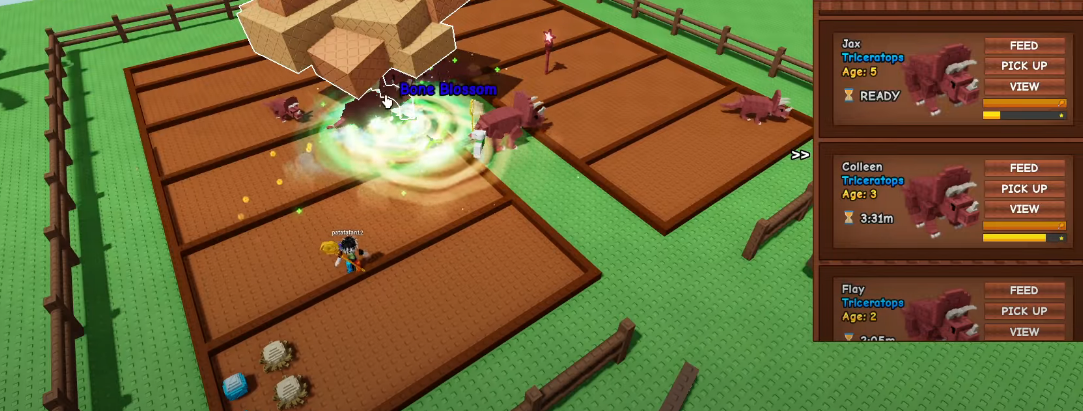Viewport: 1083px width, 411px height.
Task: View Jax's dinosaur details
Action: 1024,87
